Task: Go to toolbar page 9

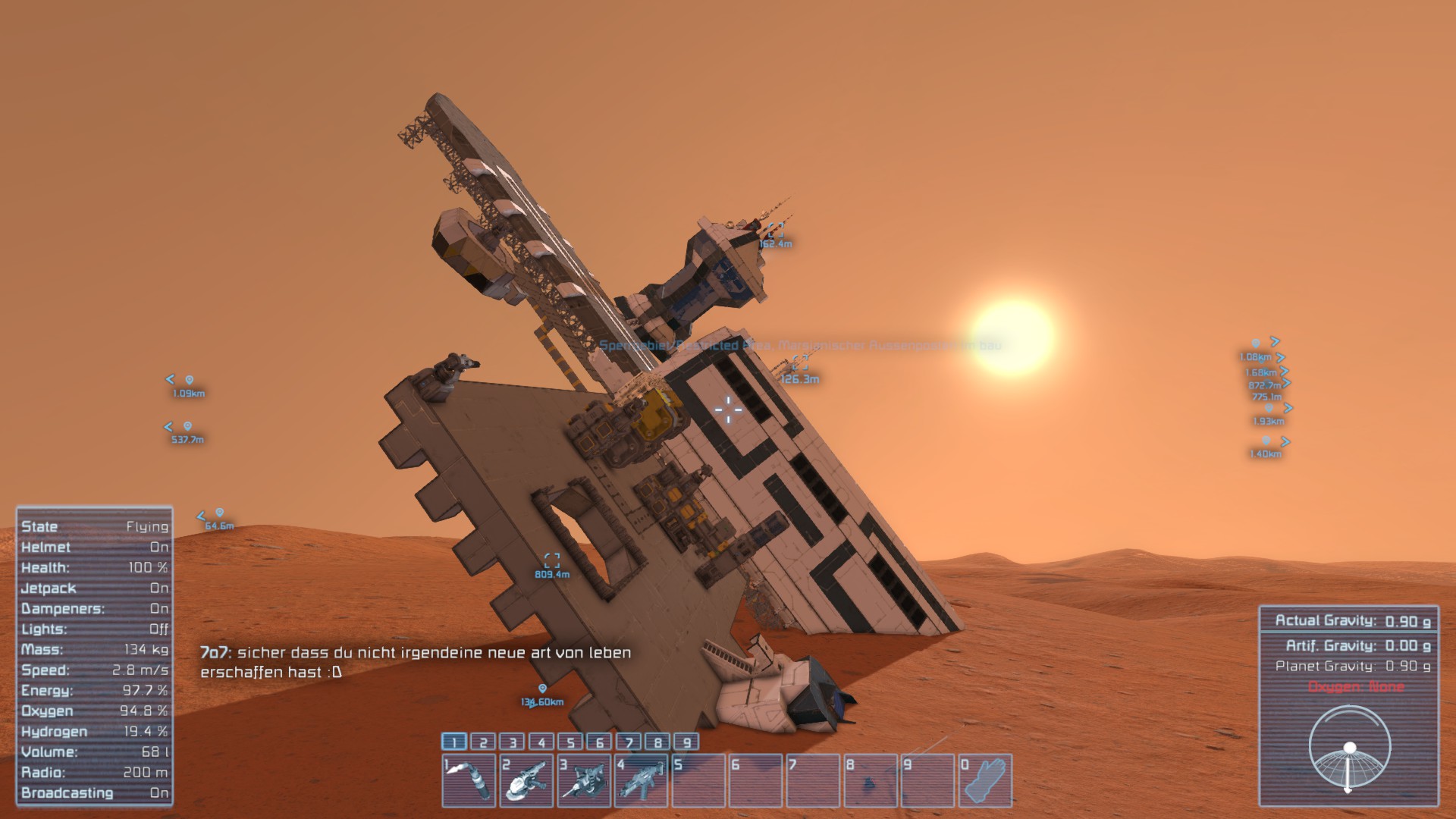Action: tap(686, 742)
